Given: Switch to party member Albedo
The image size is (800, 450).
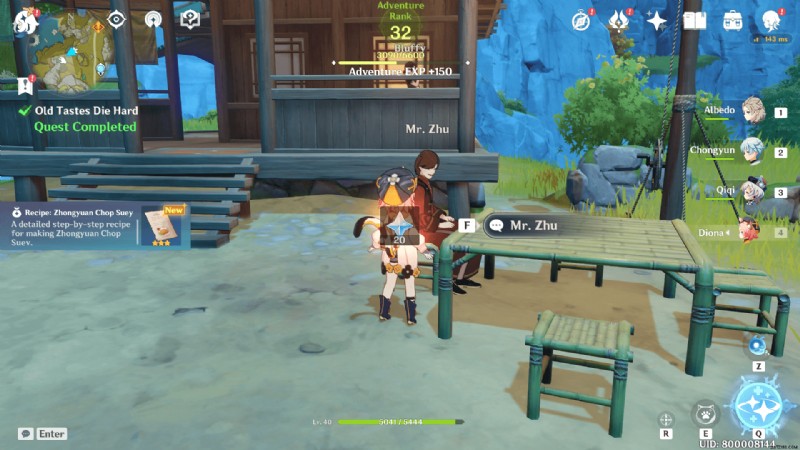Looking at the screenshot, I should (750, 112).
